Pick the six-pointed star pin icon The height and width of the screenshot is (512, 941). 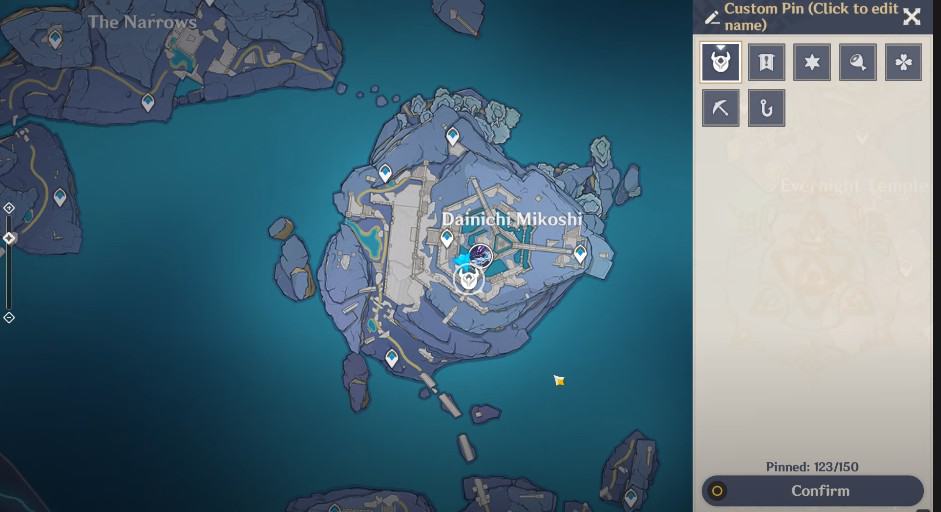click(x=812, y=62)
